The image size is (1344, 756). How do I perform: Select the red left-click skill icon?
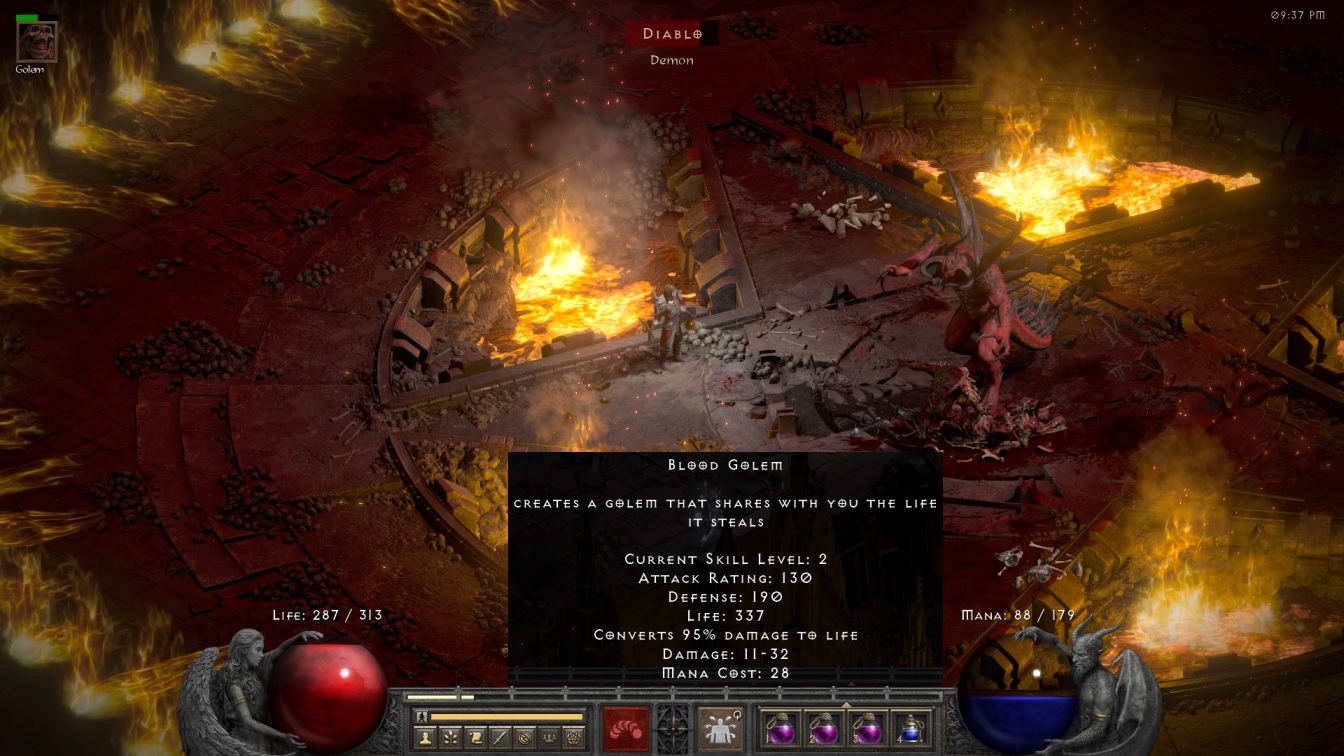[627, 727]
